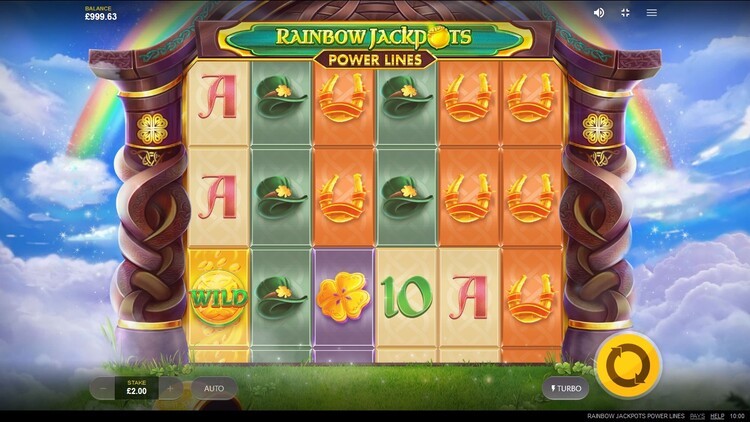
Task: Open the Help link
Action: click(717, 416)
